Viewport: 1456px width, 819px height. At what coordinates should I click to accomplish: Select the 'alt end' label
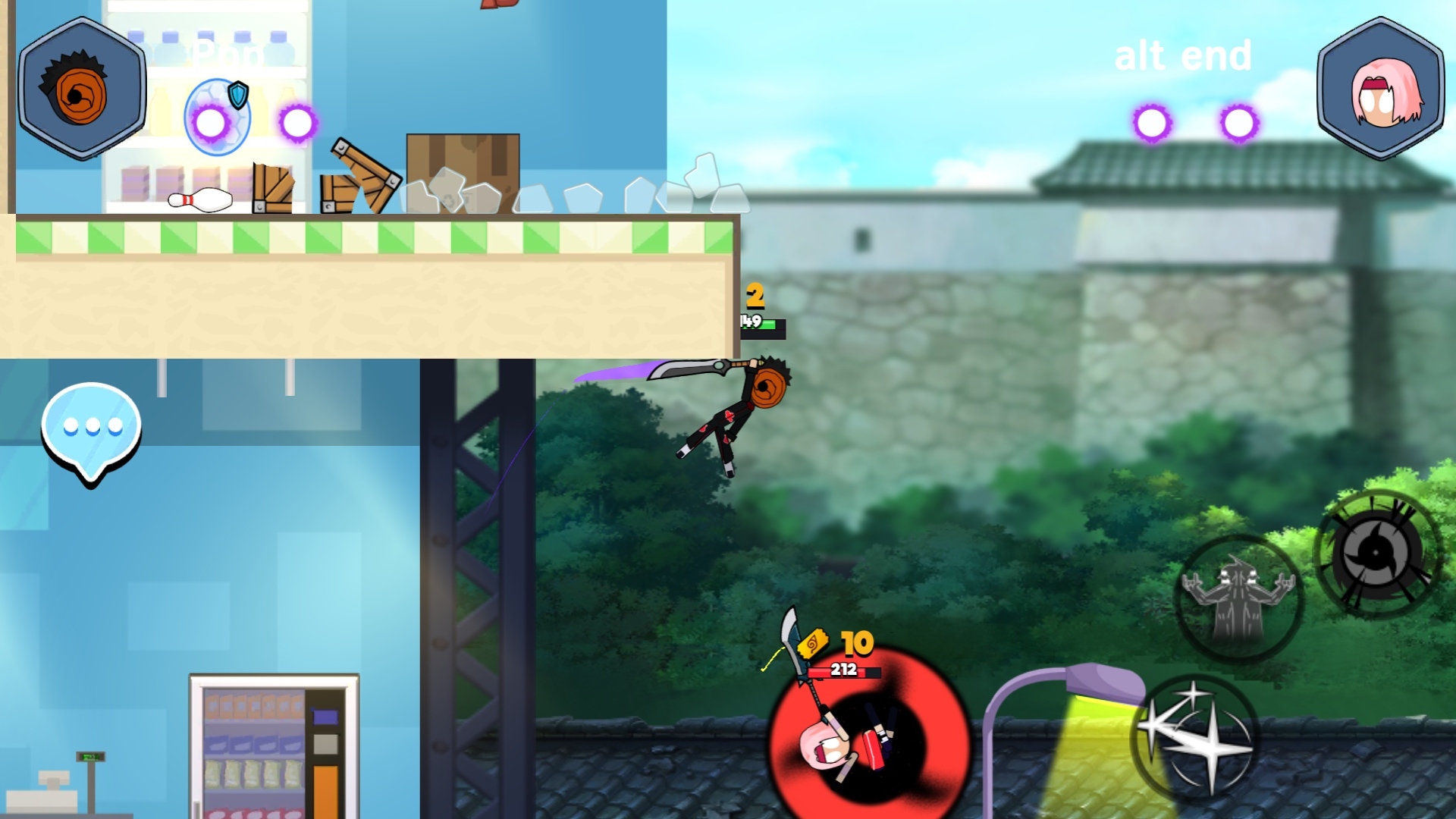[1183, 55]
